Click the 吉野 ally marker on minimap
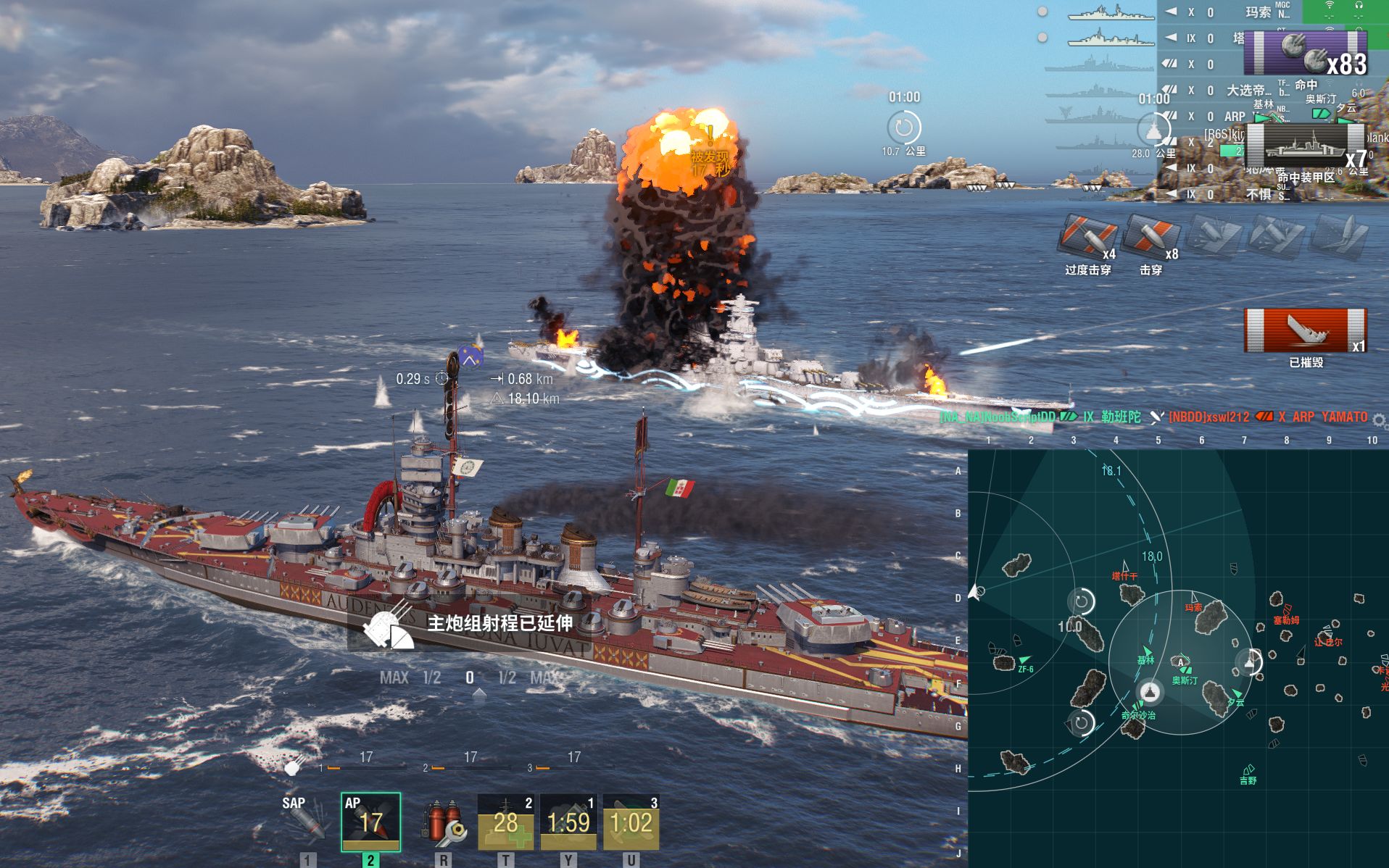 1248,771
